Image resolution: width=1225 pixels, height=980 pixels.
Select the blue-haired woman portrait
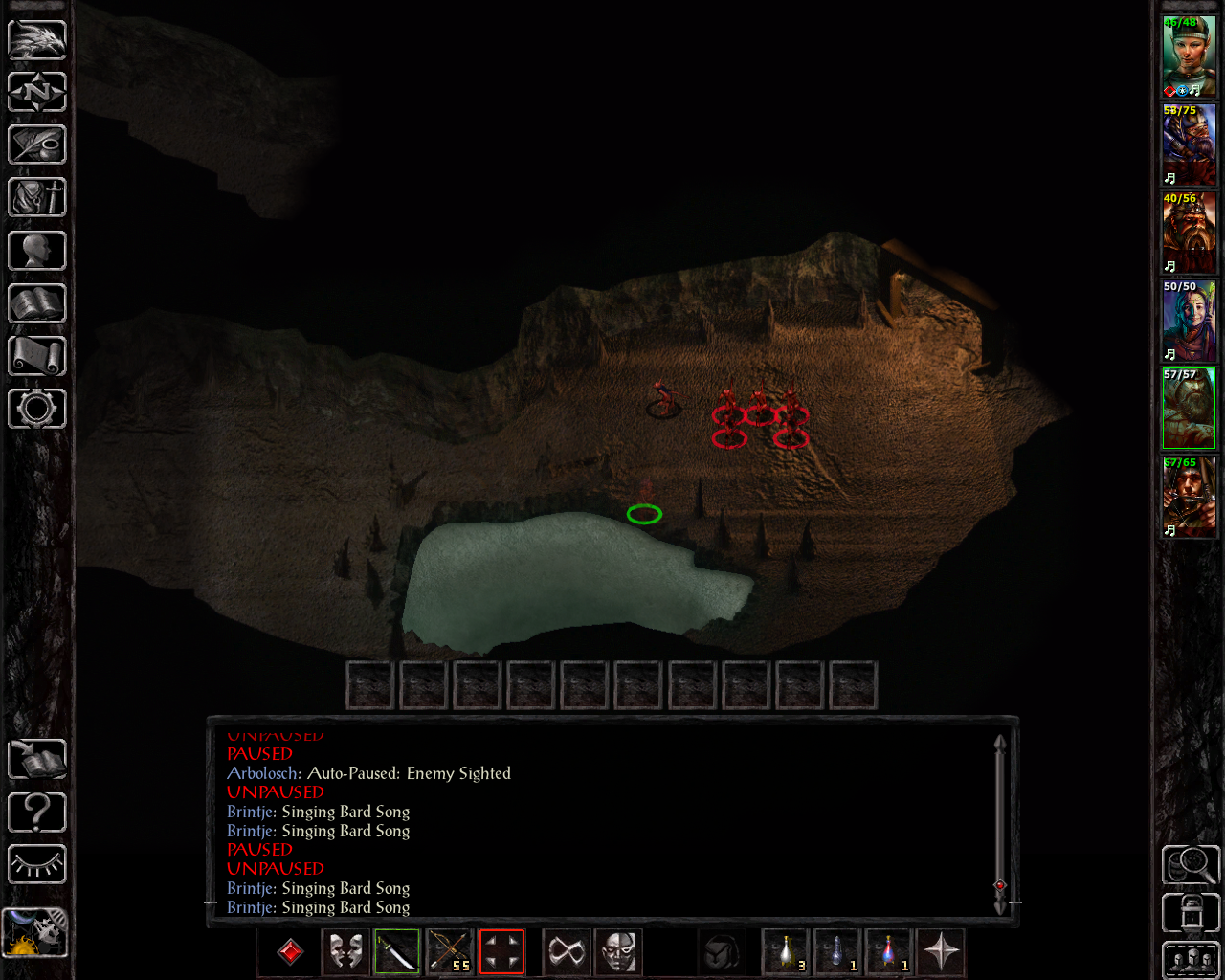(x=1189, y=321)
